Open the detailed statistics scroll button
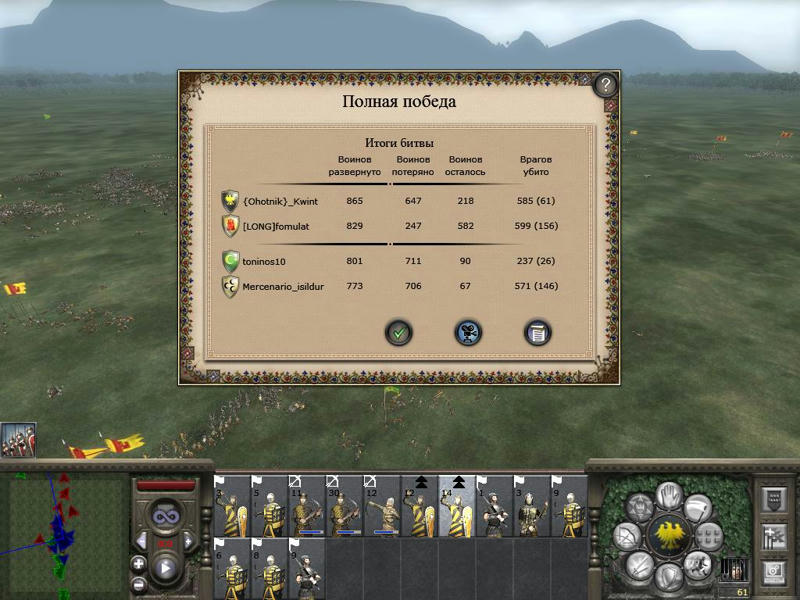This screenshot has height=600, width=800. (x=538, y=333)
